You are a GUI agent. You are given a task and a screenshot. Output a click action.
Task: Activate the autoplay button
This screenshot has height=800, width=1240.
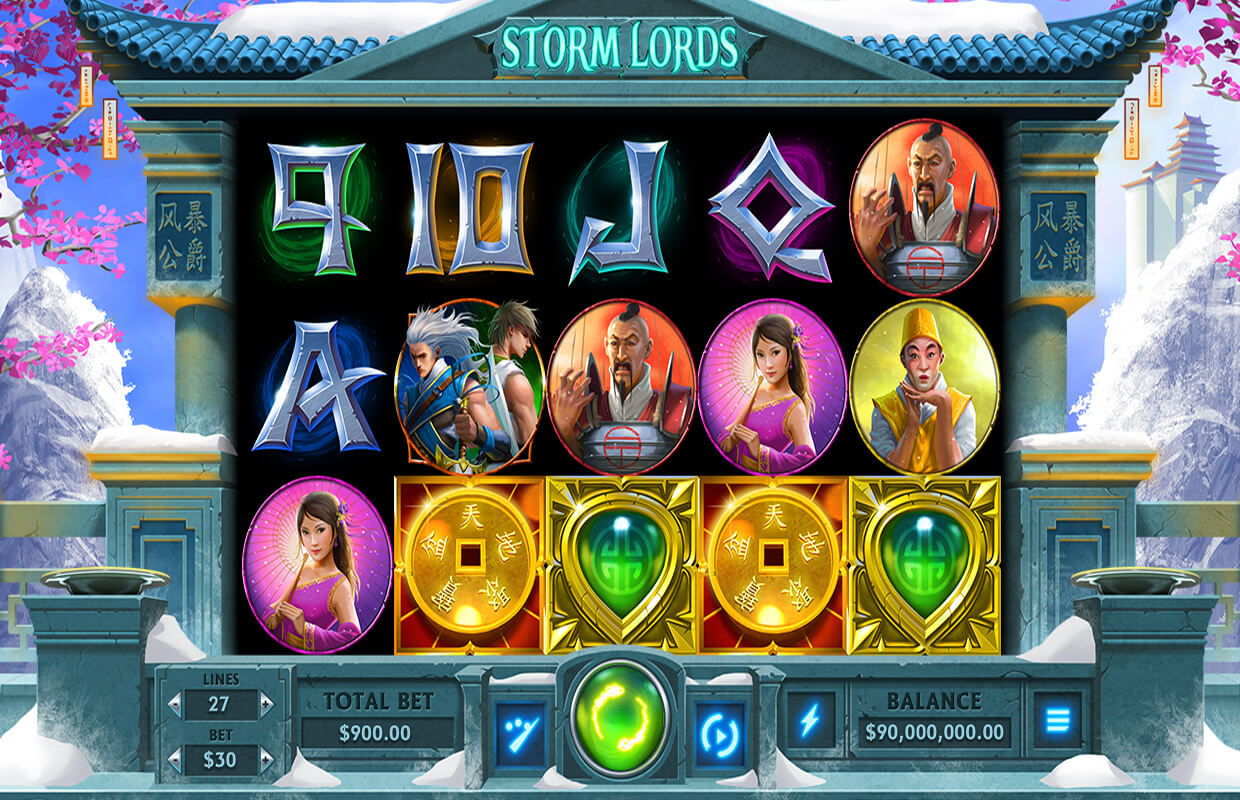pos(720,733)
